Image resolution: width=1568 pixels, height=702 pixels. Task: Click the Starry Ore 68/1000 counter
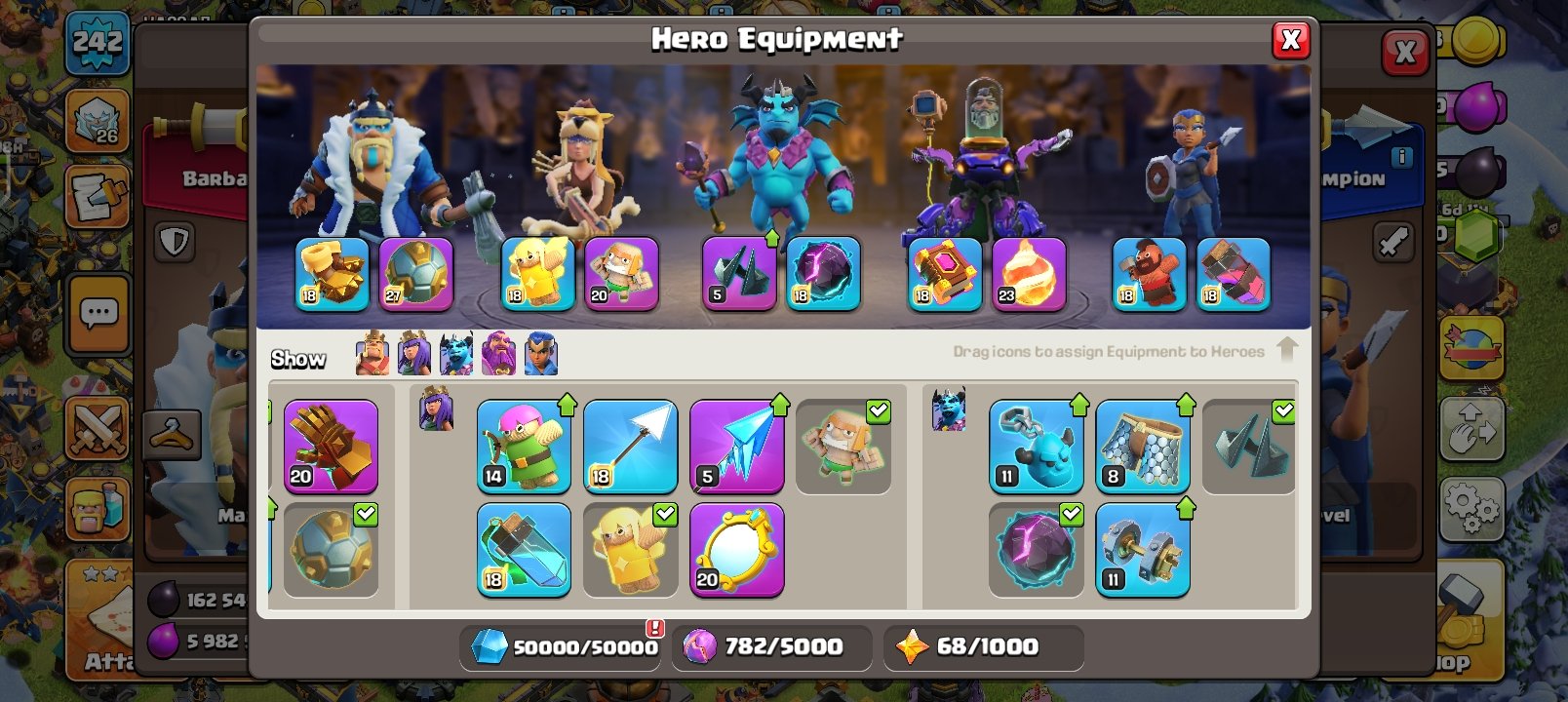tap(983, 645)
